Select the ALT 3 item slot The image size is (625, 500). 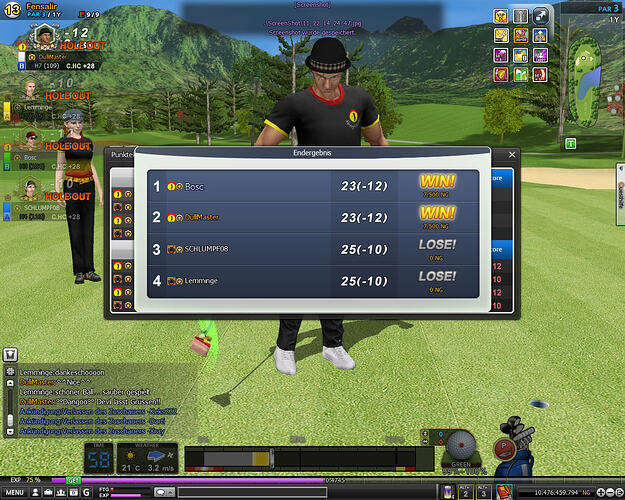485,490
